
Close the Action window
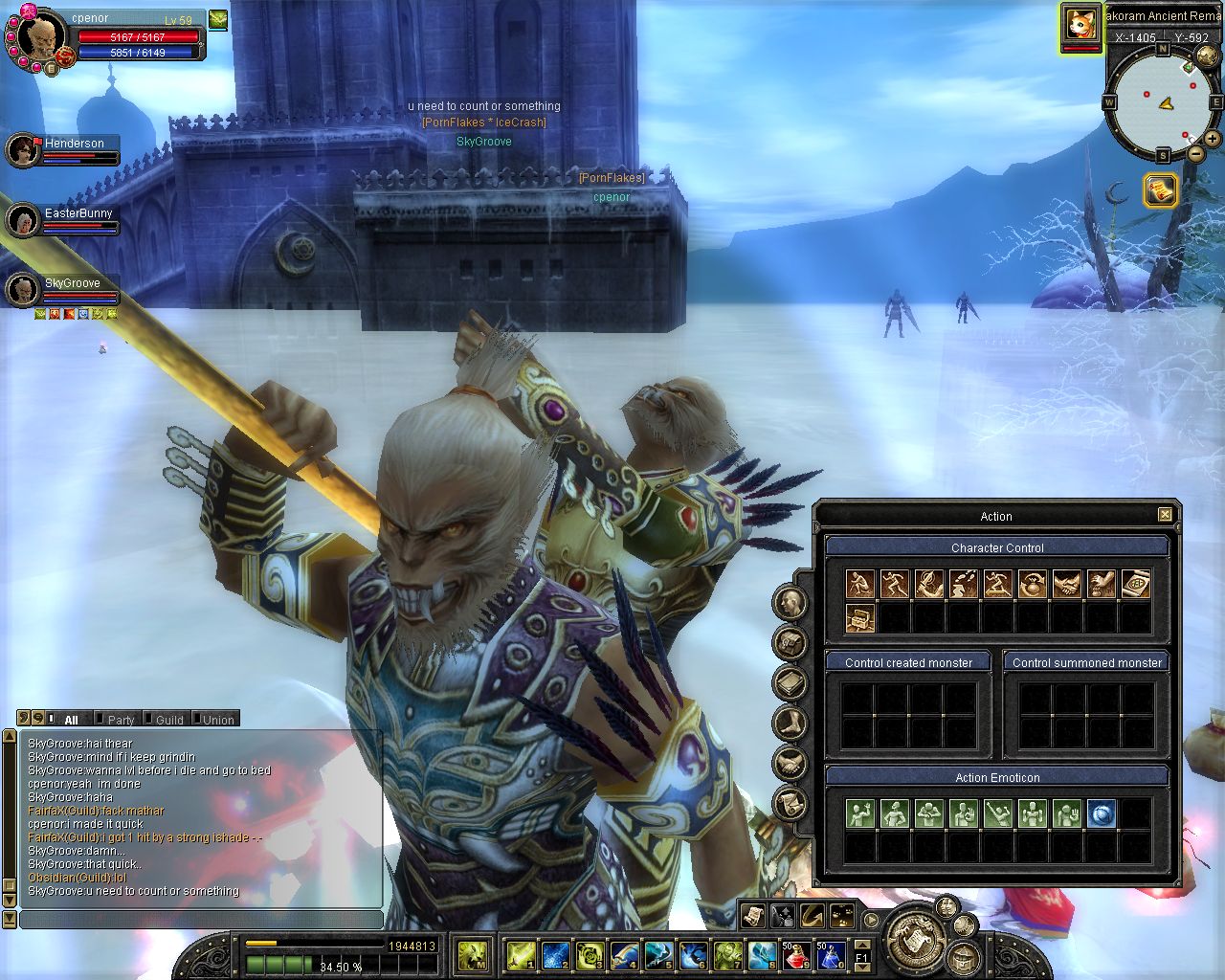pos(1165,515)
